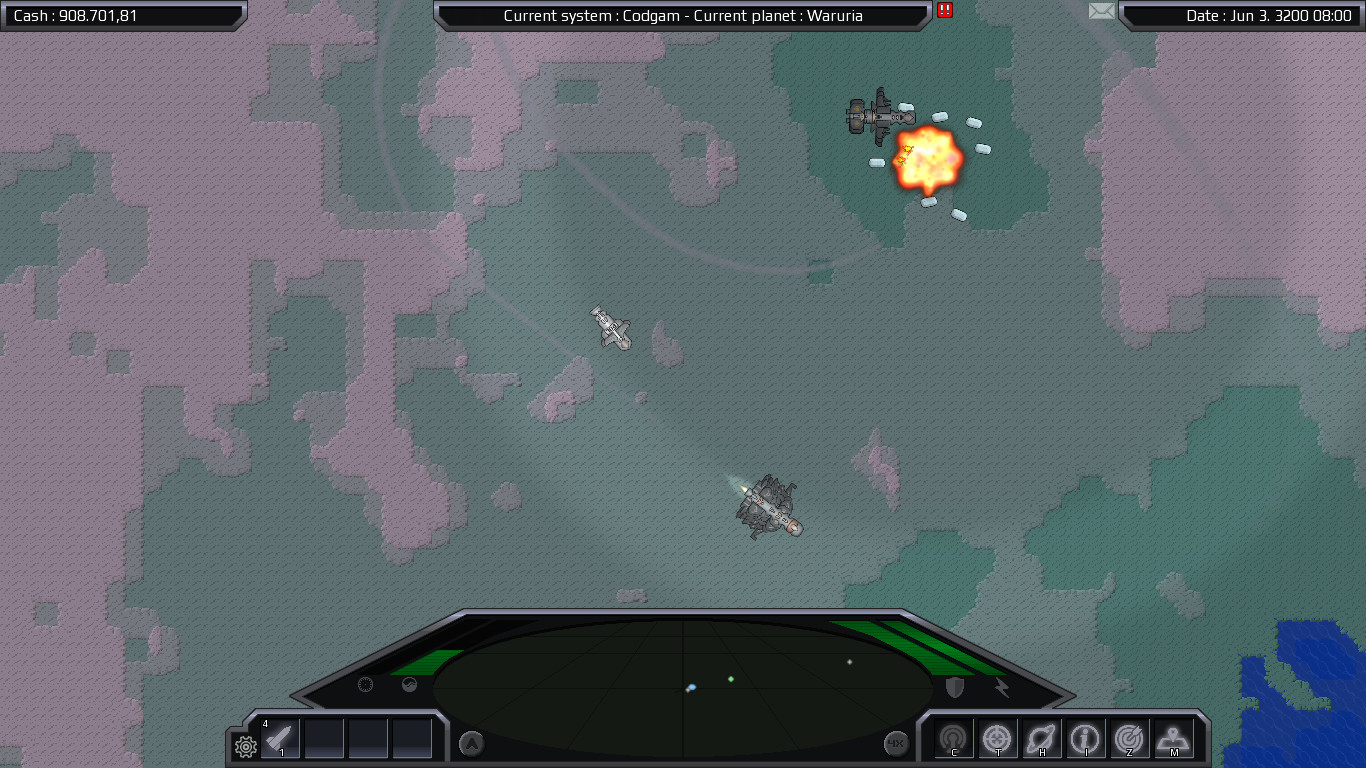Click the left circular gauge icon on the cockpit

tap(365, 685)
